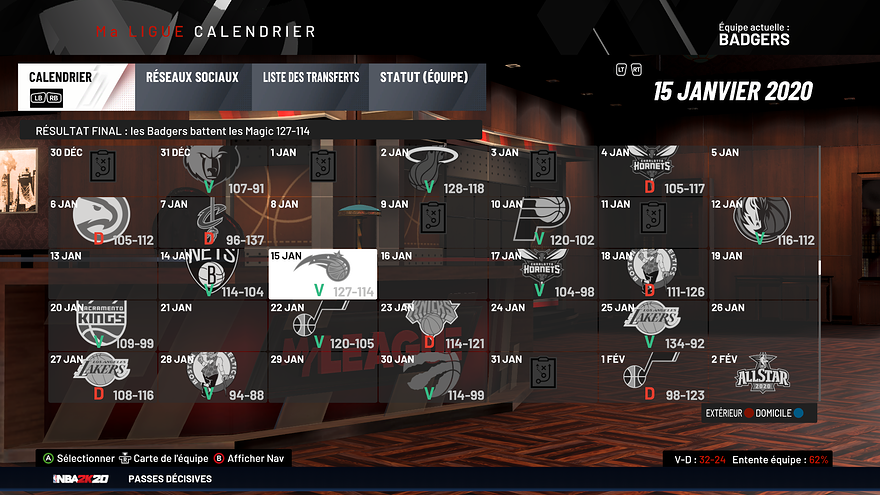This screenshot has width=880, height=495.
Task: Select the 25 Jan Lakers game day
Action: point(653,324)
